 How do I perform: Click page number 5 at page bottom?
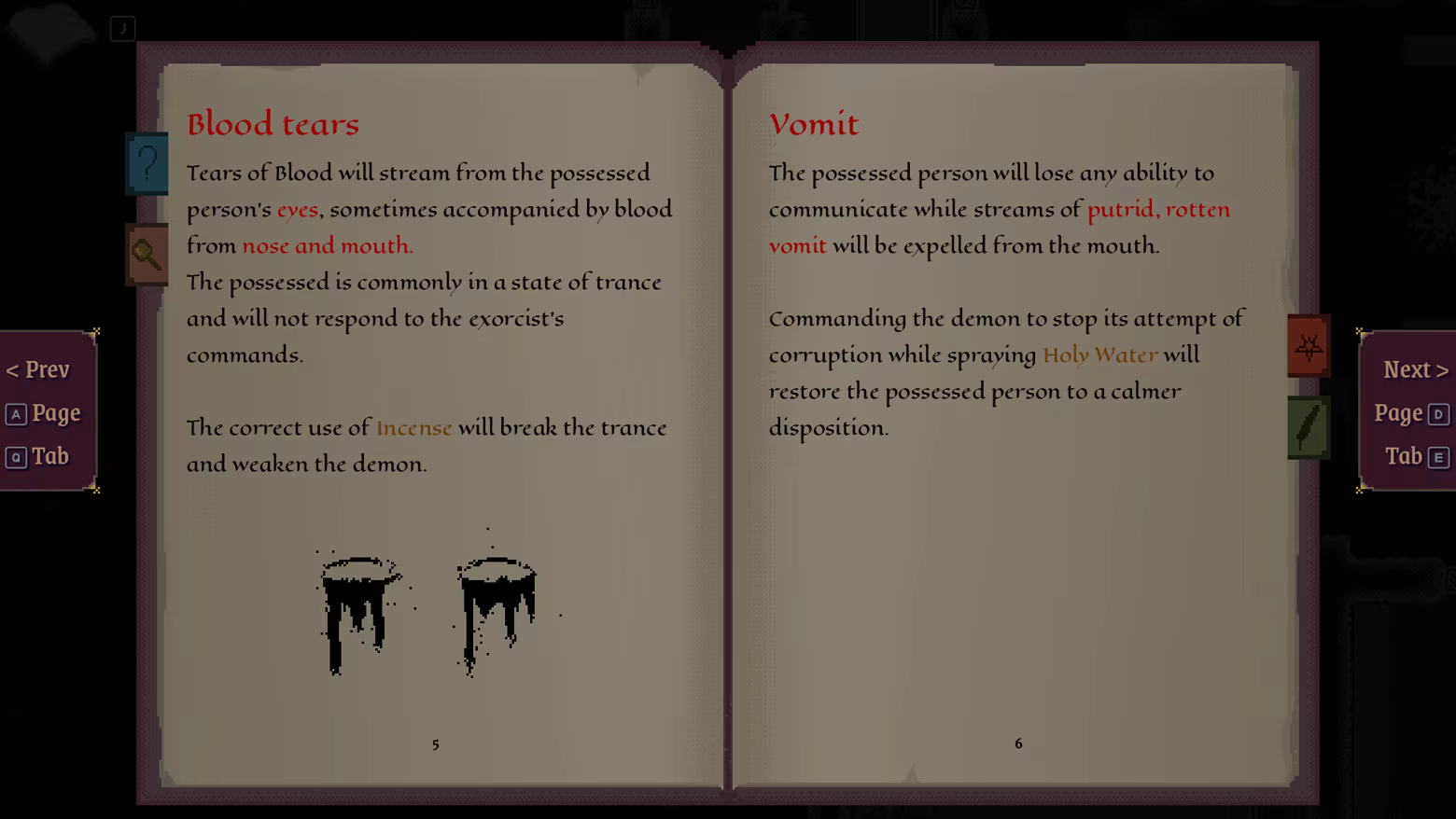(435, 744)
